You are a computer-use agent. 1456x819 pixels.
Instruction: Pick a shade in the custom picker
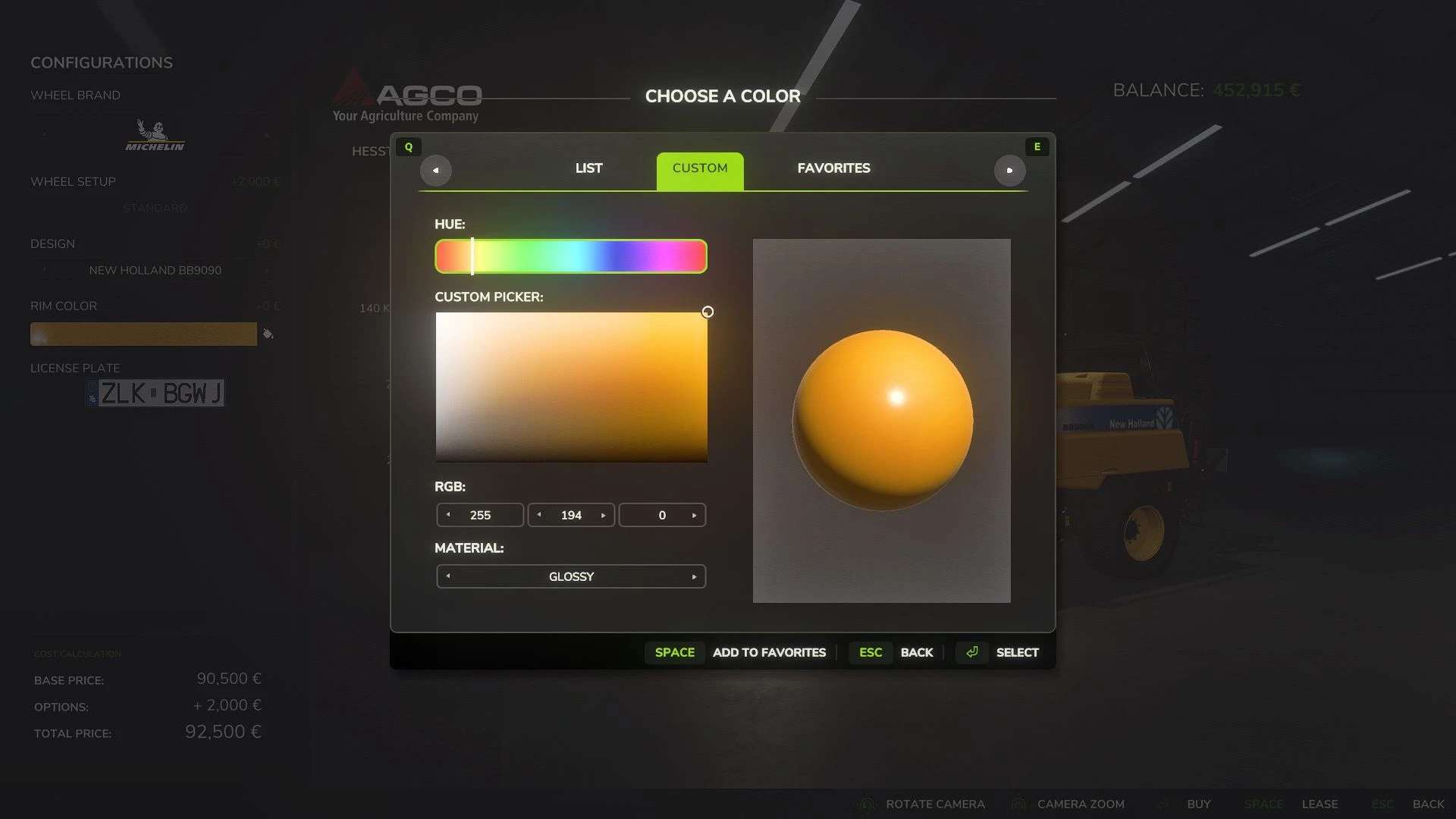571,387
